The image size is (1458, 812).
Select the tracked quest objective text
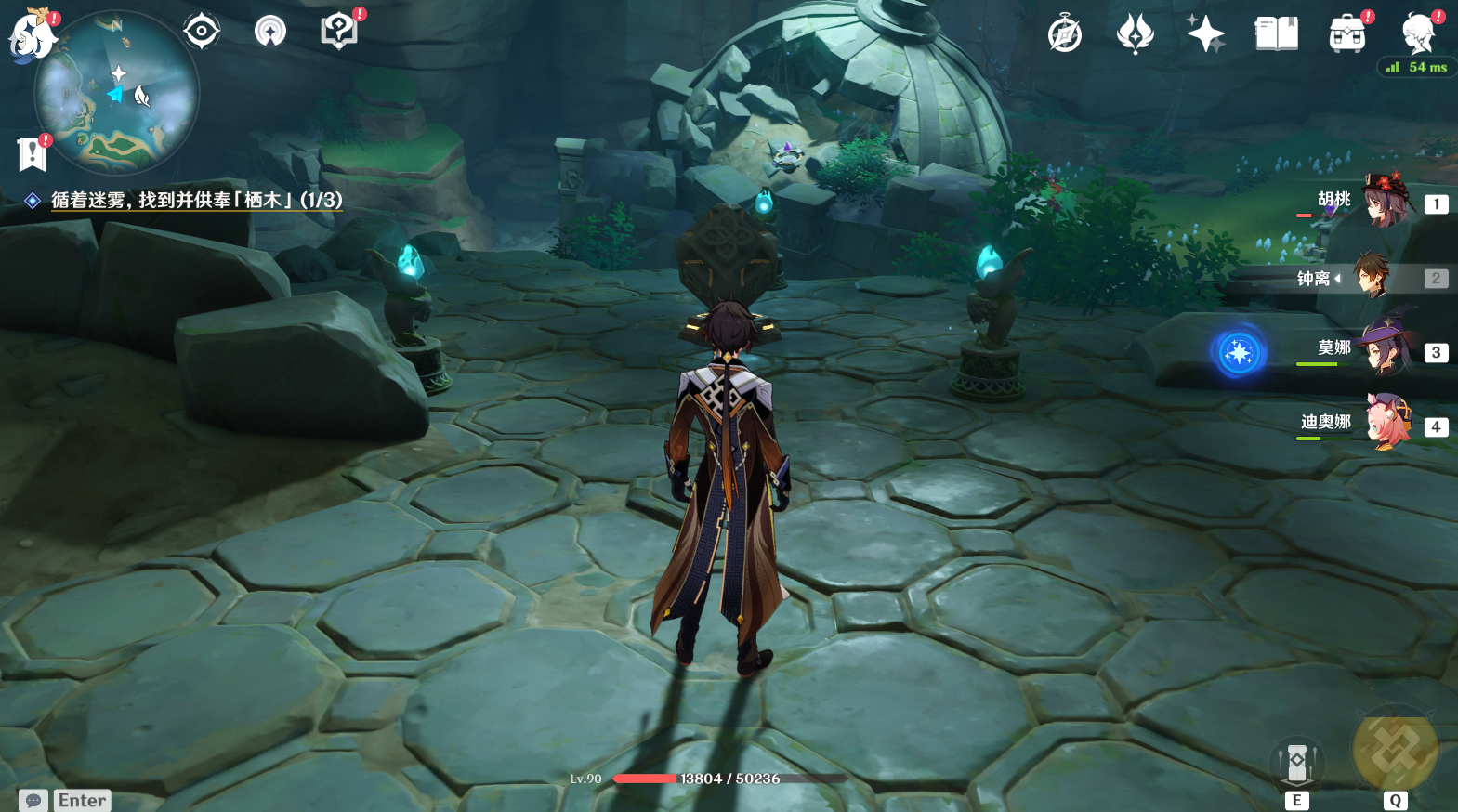[x=196, y=200]
